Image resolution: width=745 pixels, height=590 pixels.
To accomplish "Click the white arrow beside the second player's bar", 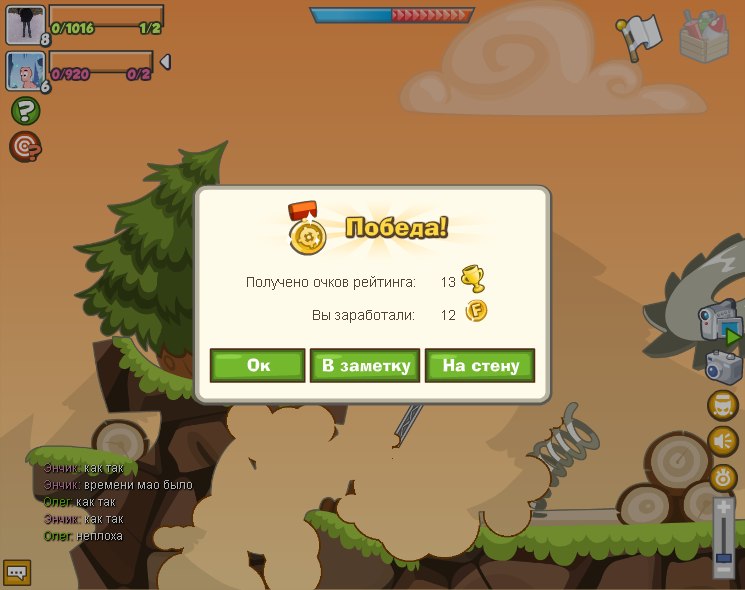I will coord(165,62).
